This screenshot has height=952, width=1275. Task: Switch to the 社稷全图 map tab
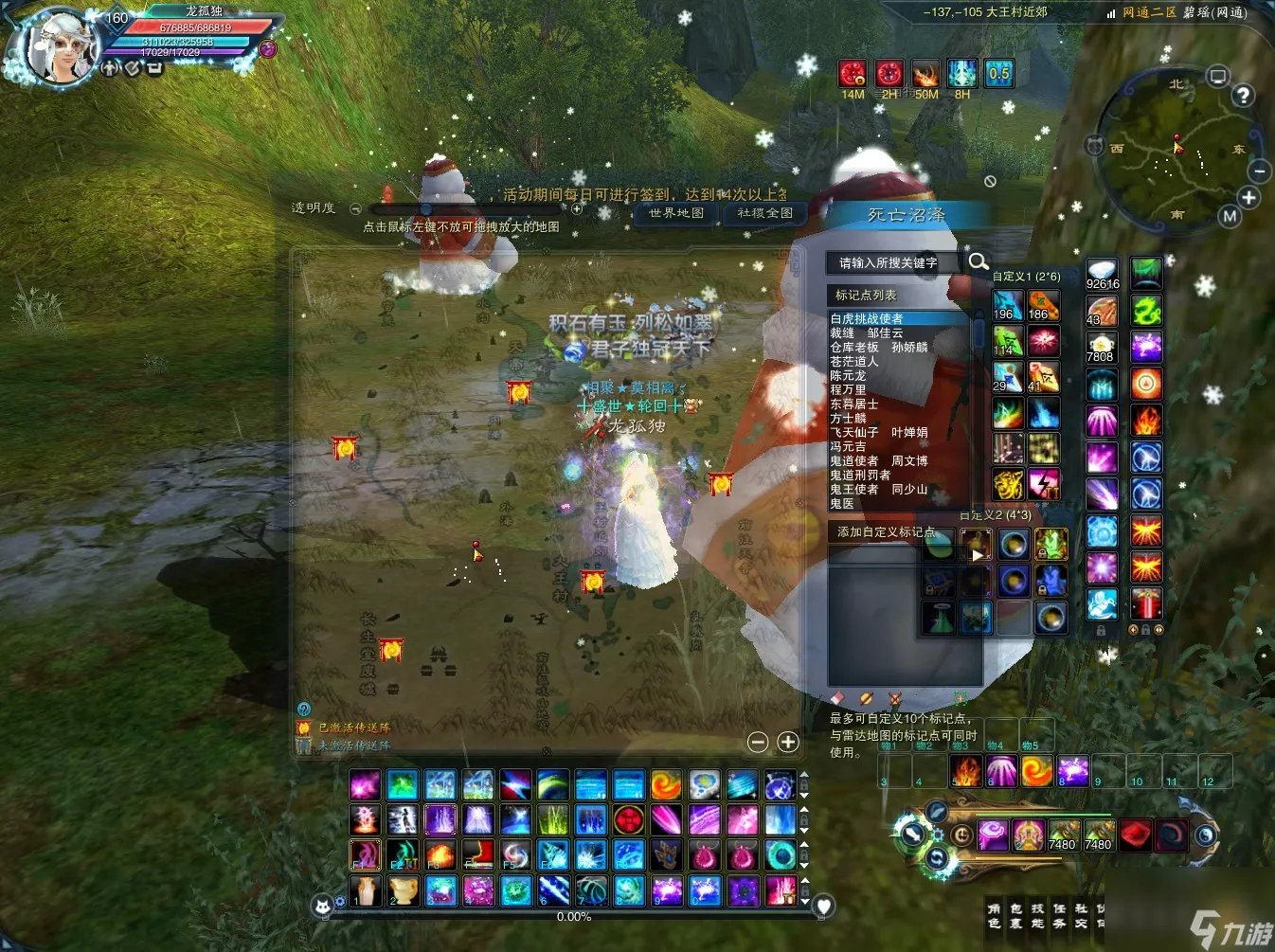[764, 213]
